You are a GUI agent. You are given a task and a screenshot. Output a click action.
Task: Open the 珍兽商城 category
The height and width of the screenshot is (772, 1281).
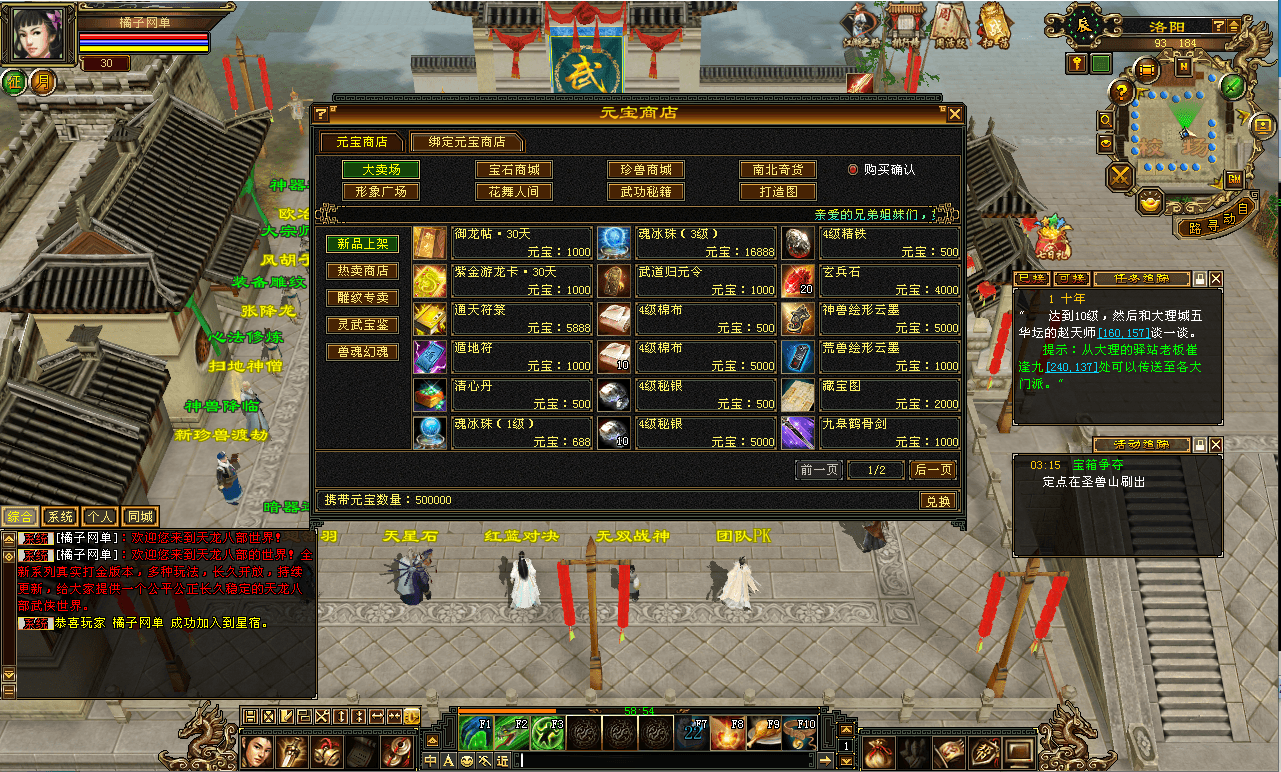point(646,170)
